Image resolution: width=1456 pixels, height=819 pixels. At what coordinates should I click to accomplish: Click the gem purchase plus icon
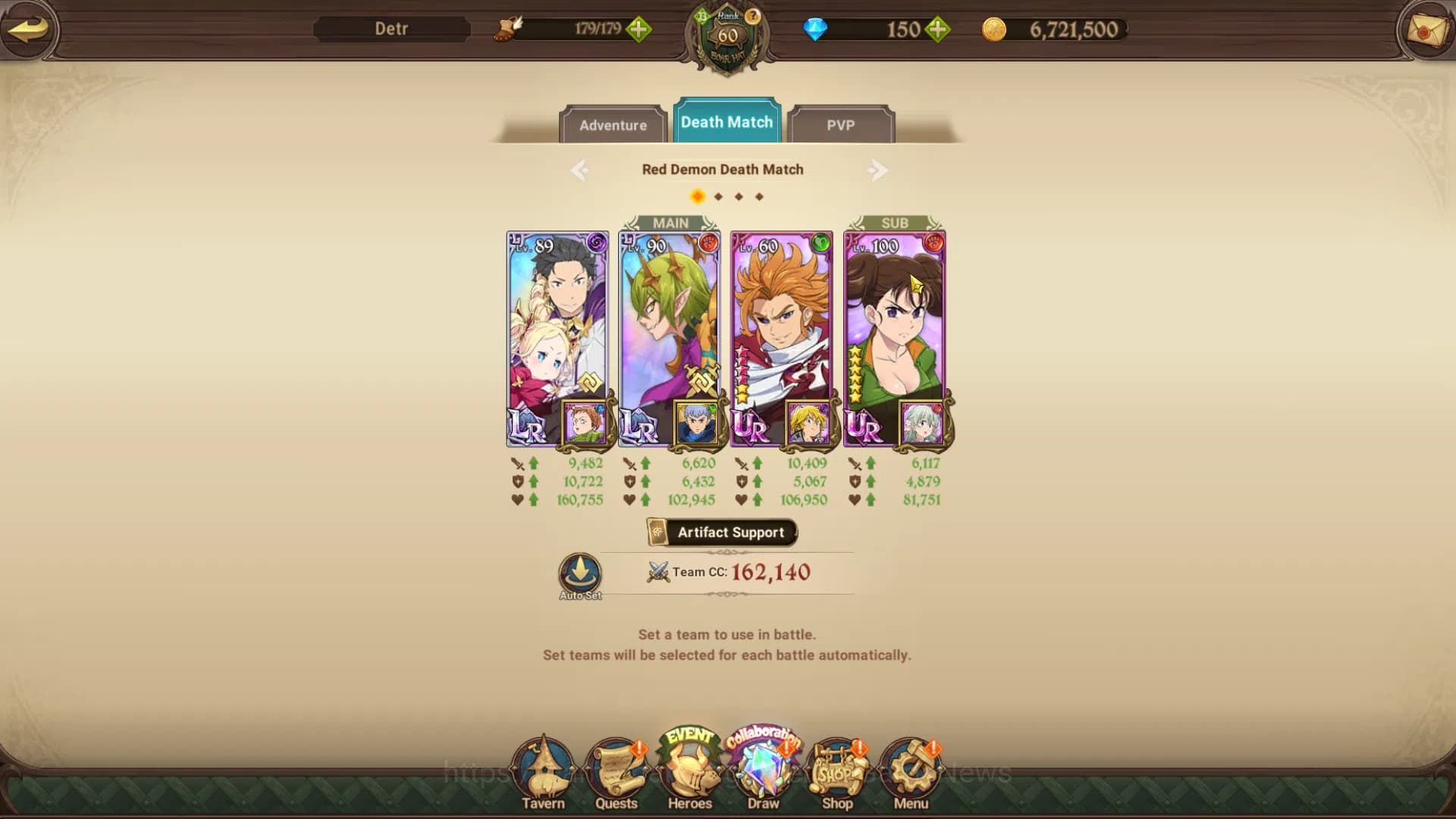(x=938, y=30)
